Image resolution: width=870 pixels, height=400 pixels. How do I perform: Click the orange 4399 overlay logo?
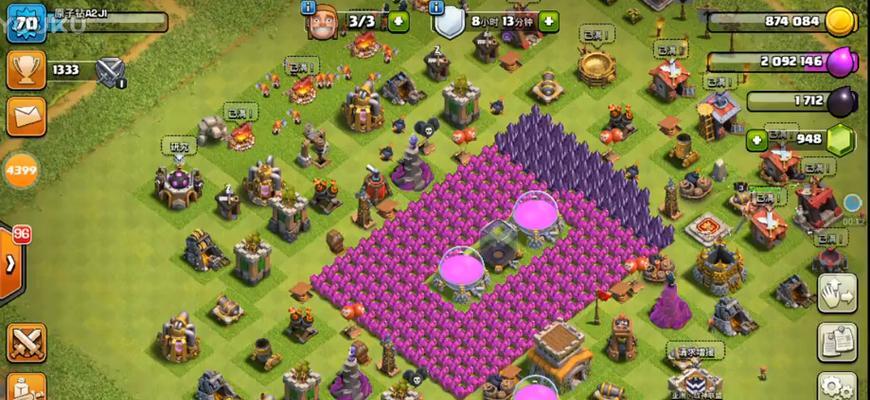[20, 170]
